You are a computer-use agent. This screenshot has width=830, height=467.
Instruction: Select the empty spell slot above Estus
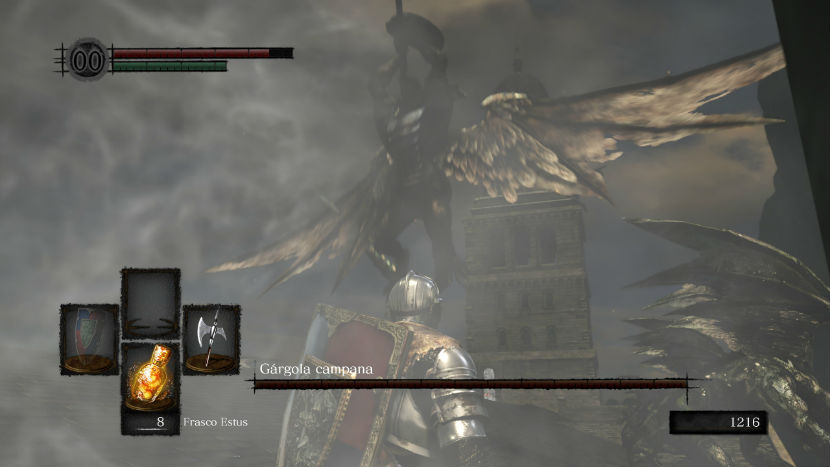(150, 303)
